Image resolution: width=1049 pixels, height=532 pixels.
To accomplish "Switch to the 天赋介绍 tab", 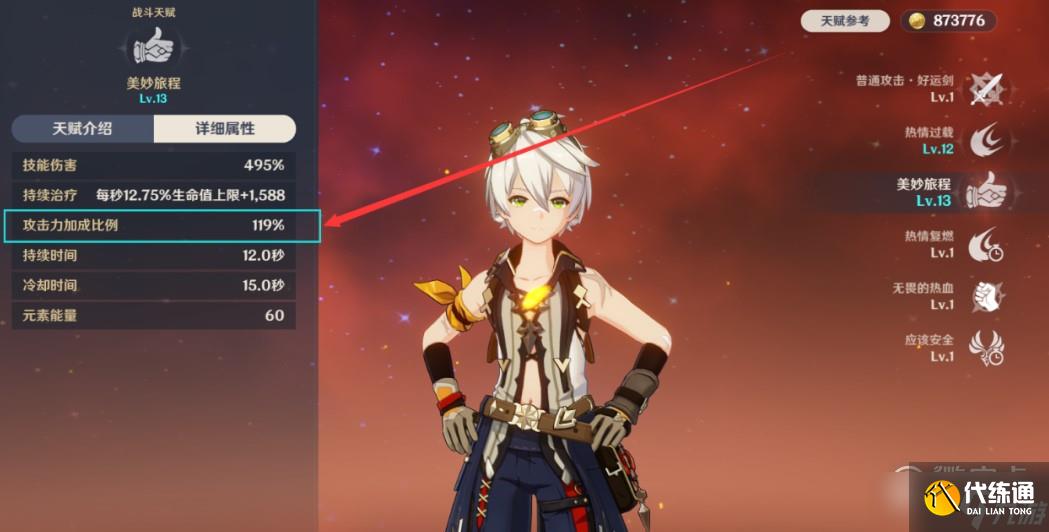I will point(82,129).
